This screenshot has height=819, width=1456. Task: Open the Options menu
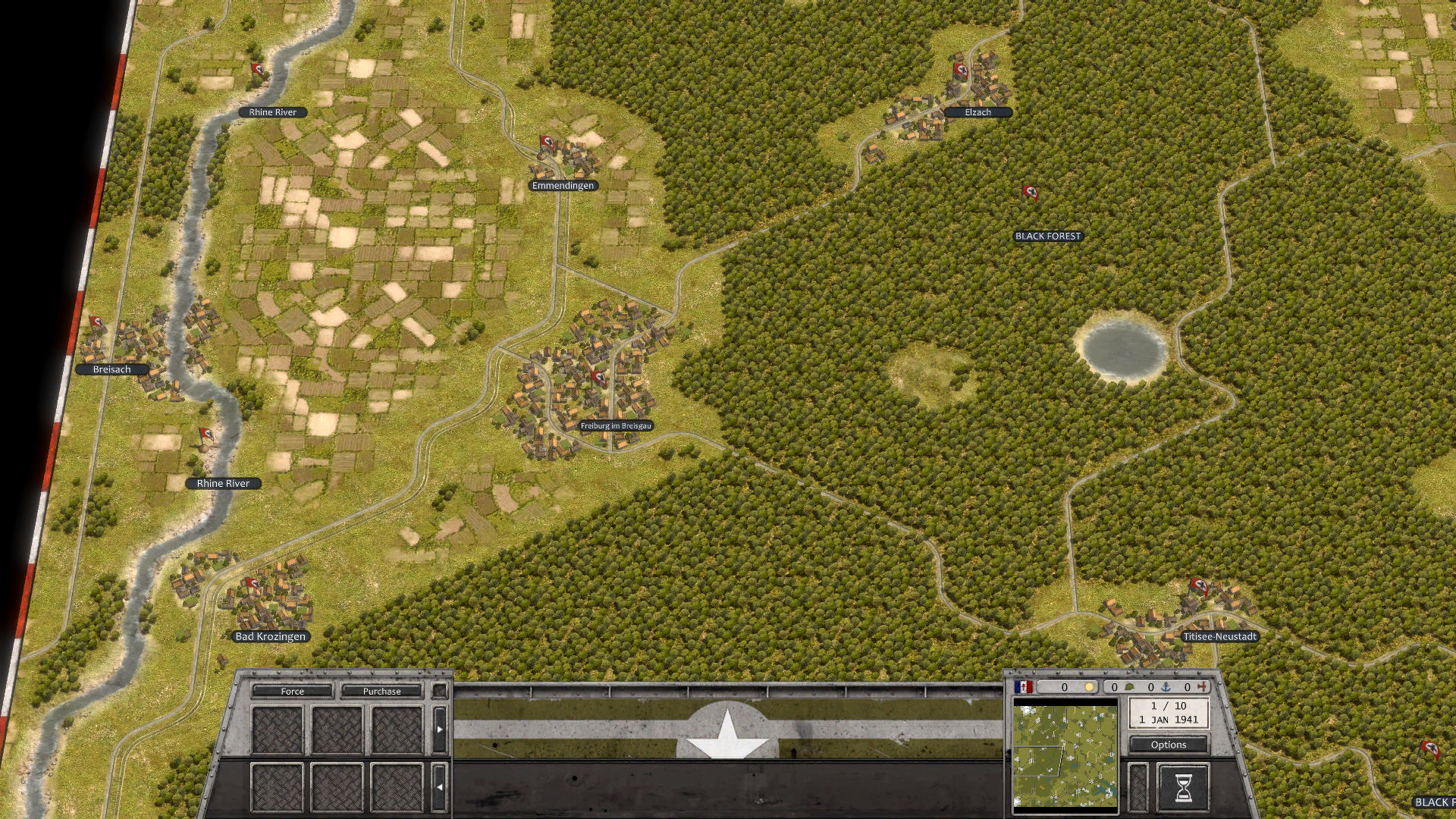point(1169,745)
